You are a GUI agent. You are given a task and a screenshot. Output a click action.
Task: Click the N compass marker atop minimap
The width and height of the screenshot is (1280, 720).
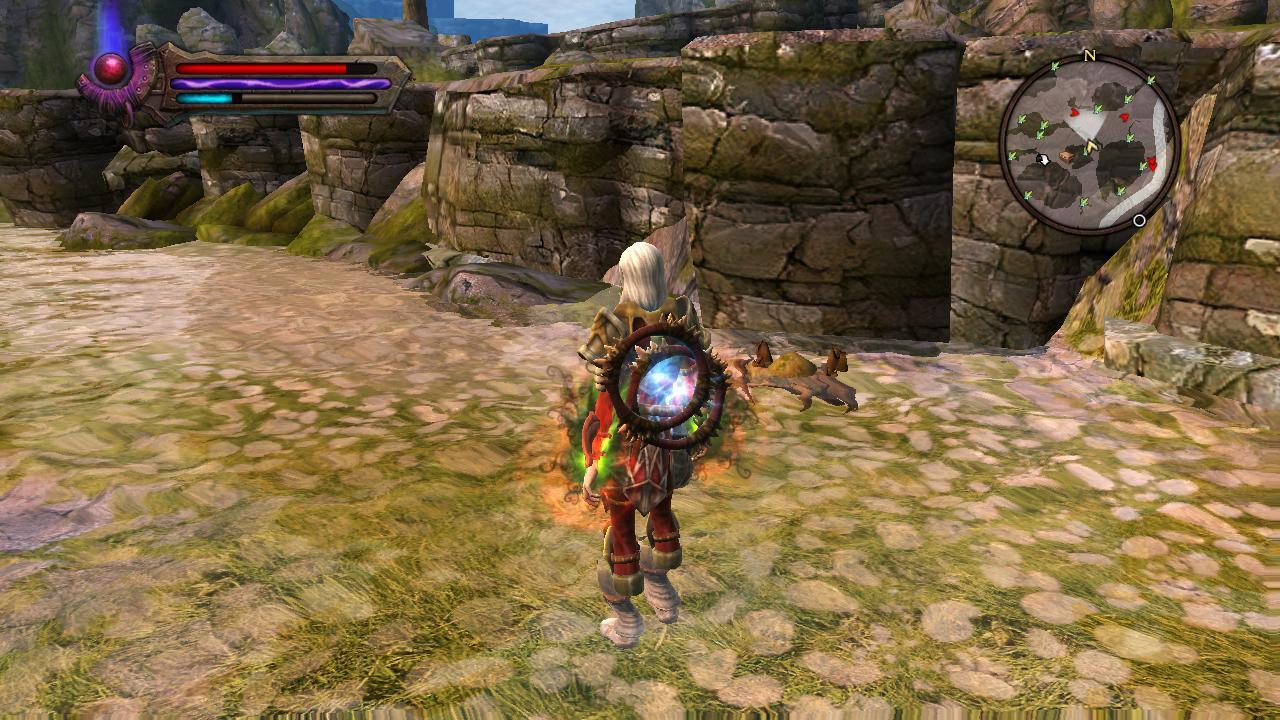coord(1089,56)
